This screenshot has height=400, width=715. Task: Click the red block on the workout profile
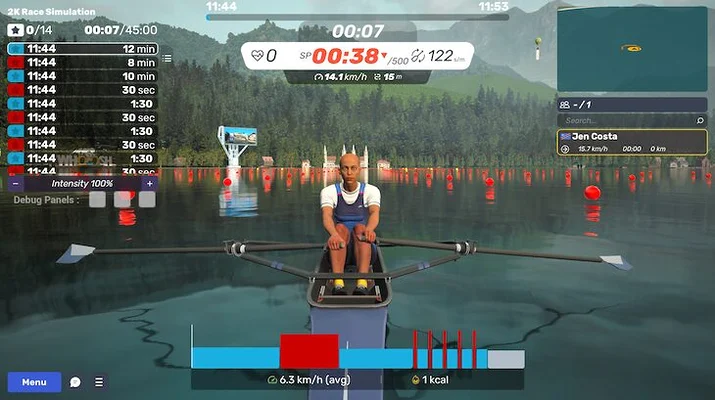(x=309, y=351)
